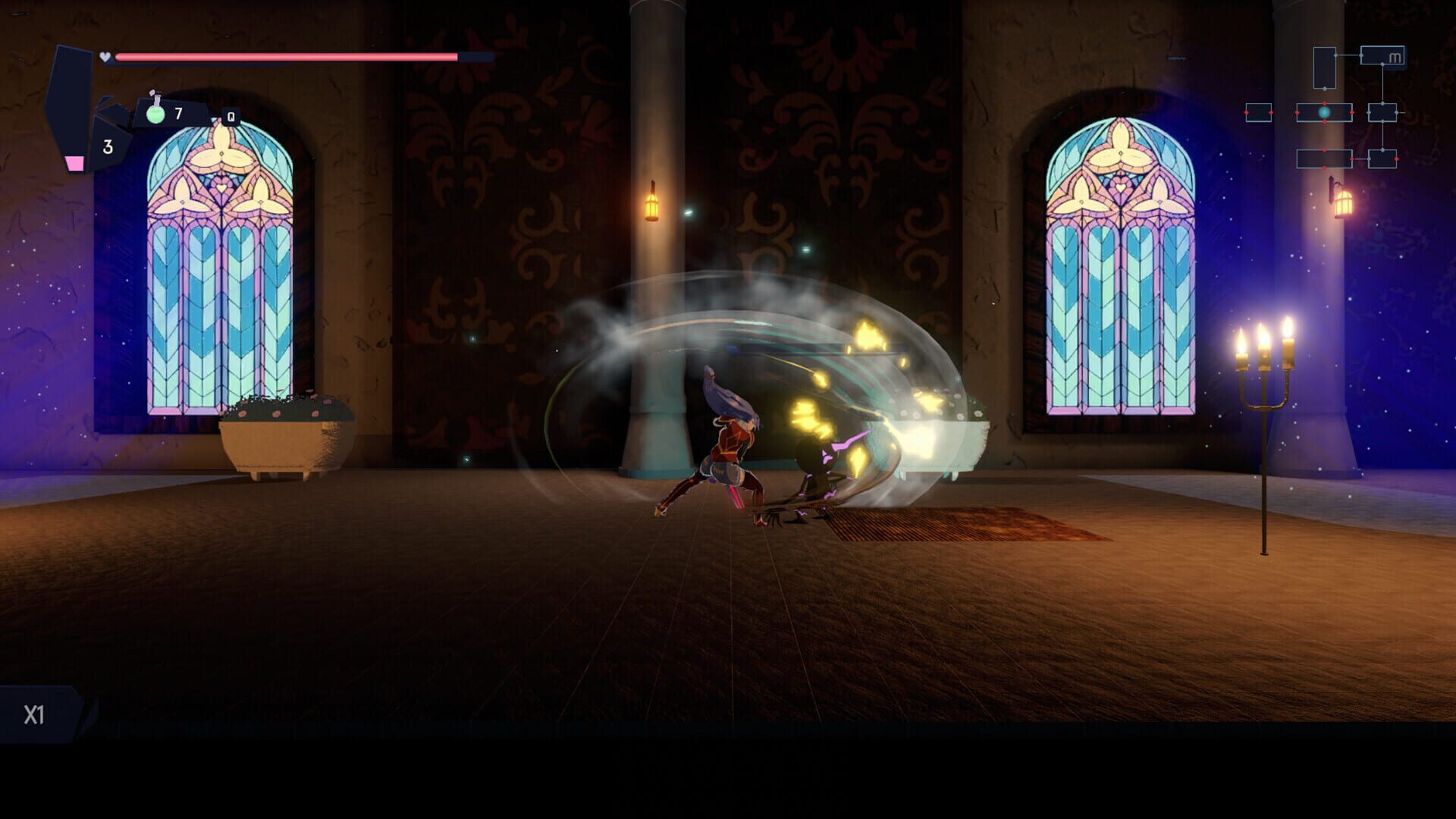Expand the bottom-right room on the minimap
The width and height of the screenshot is (1456, 819).
click(x=1382, y=158)
